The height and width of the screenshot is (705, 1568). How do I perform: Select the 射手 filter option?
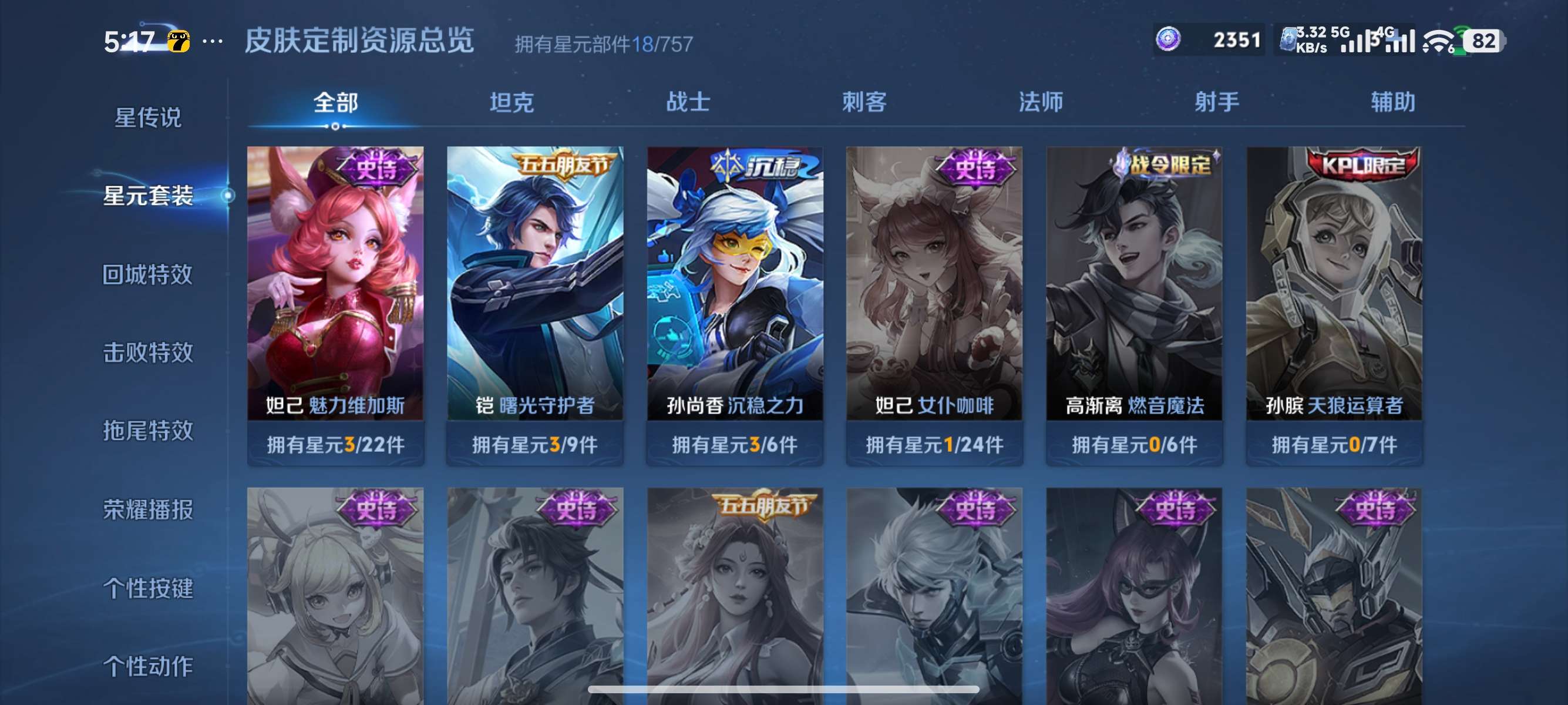point(1216,102)
